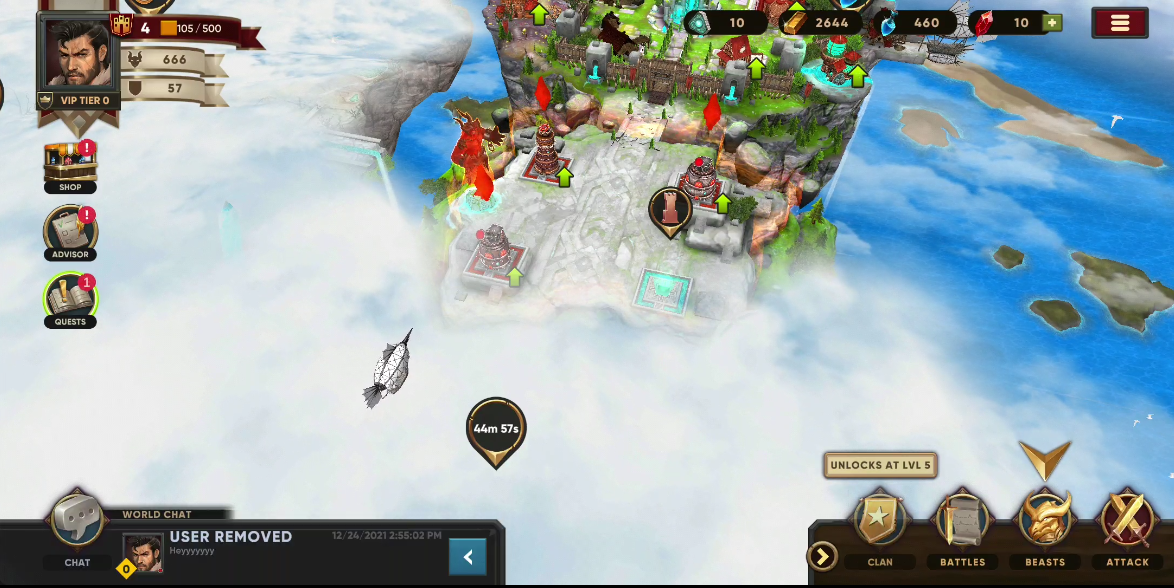Open the hamburger main menu
Viewport: 1174px width, 588px height.
coord(1119,23)
